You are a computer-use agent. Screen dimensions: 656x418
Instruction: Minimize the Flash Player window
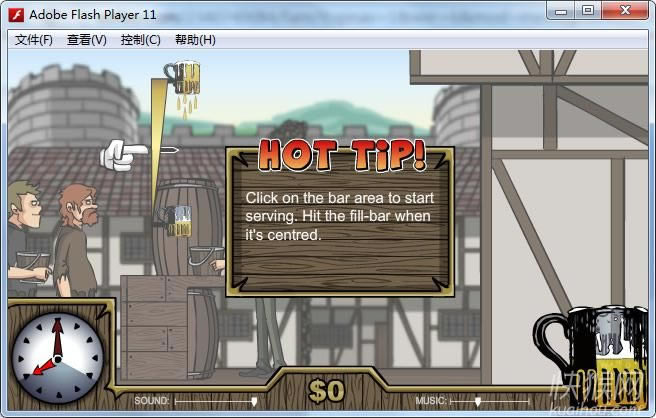[x=562, y=11]
